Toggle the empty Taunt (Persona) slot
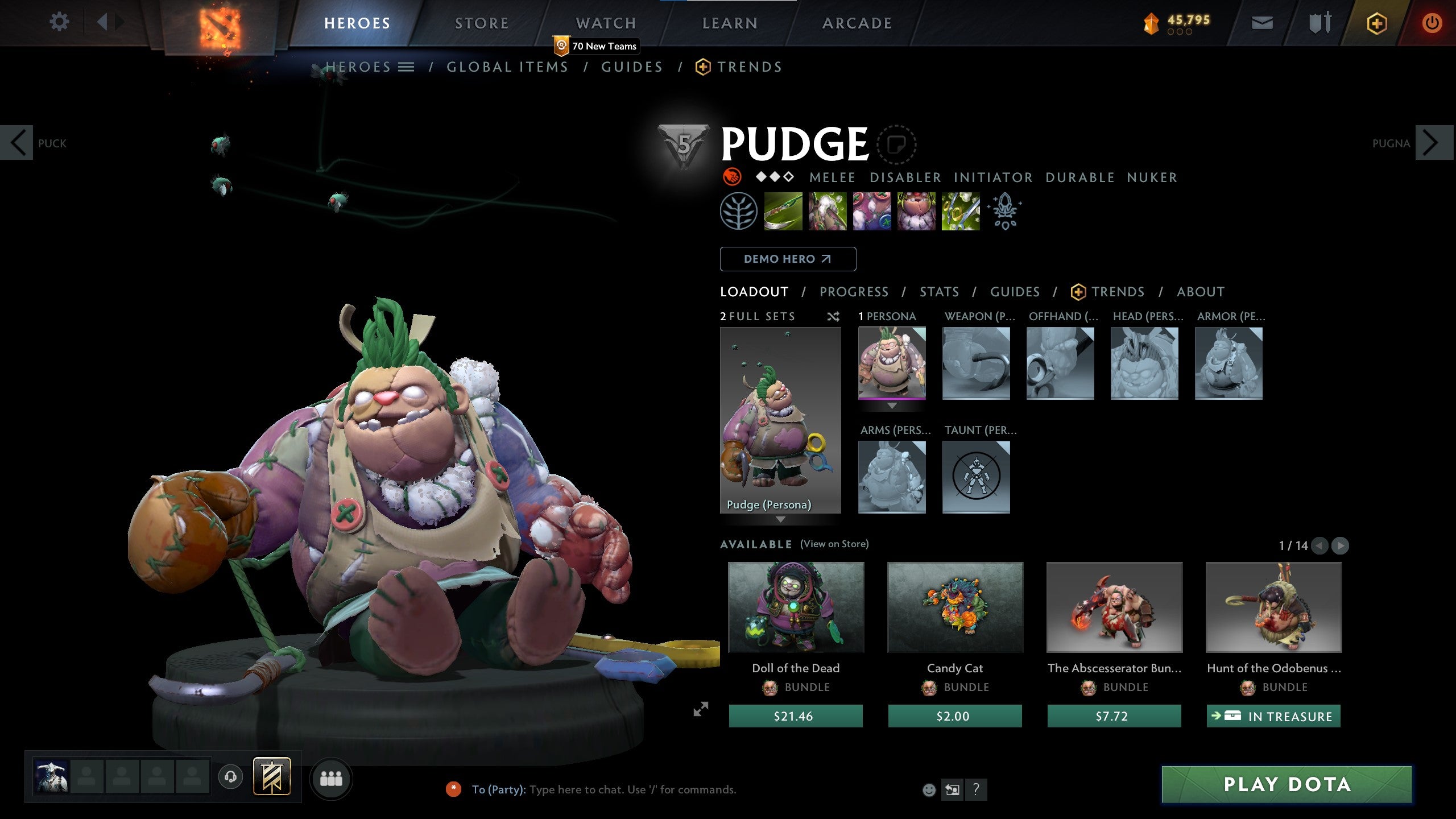The height and width of the screenshot is (819, 1456). [x=976, y=477]
